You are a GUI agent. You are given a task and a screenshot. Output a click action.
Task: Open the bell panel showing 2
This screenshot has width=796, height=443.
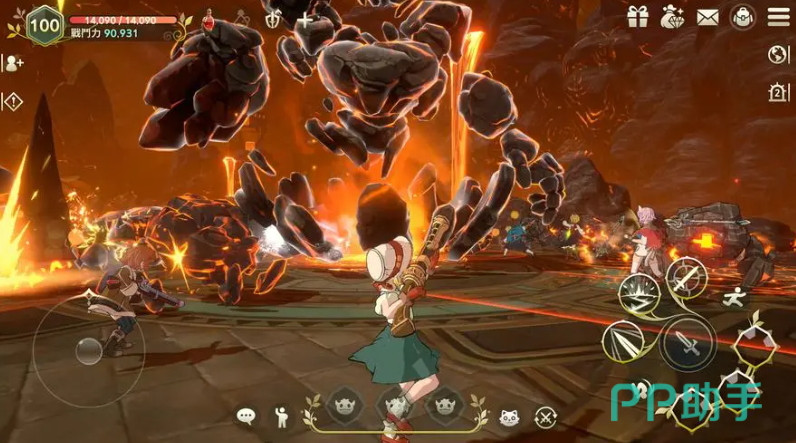point(778,93)
